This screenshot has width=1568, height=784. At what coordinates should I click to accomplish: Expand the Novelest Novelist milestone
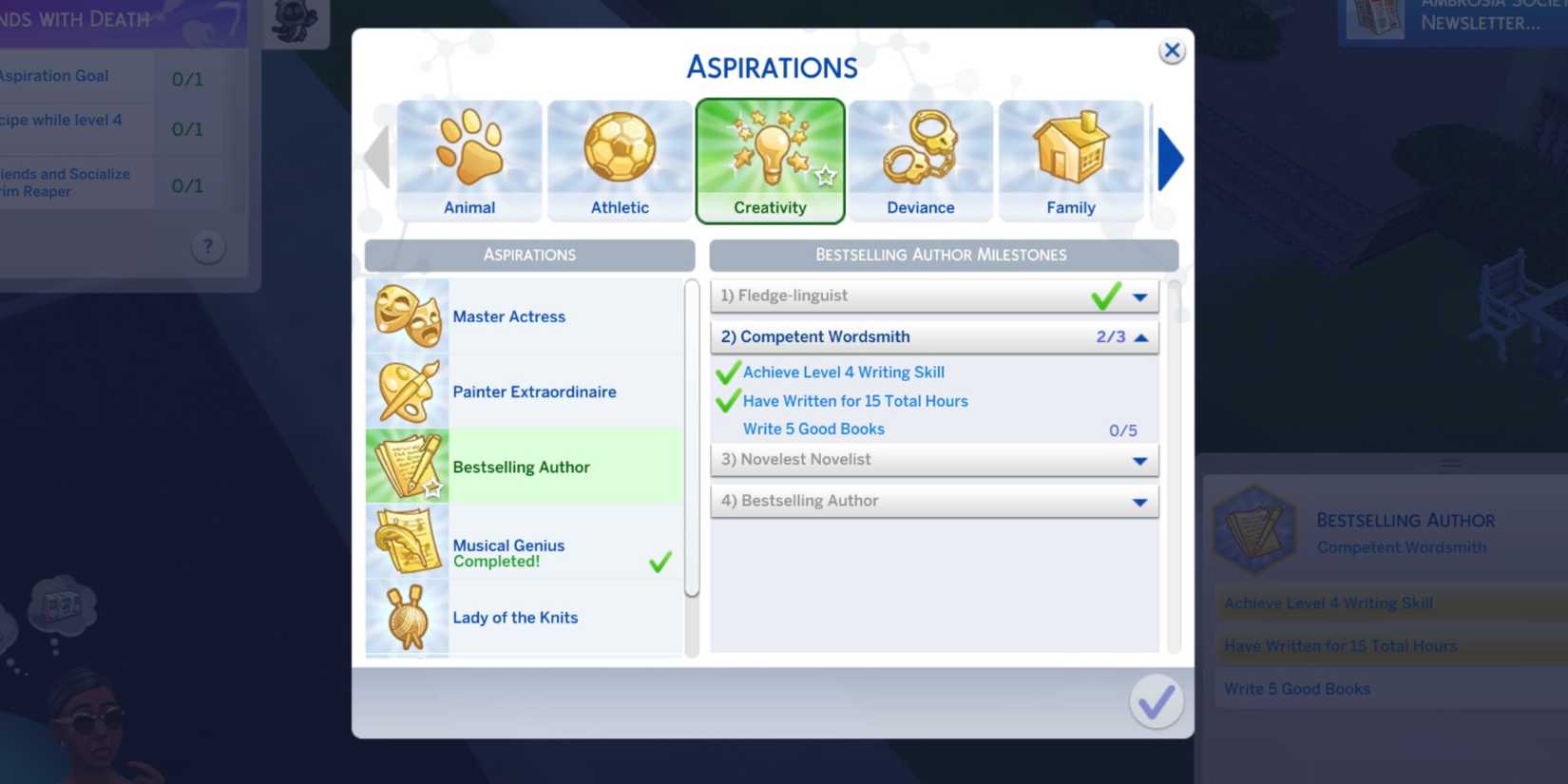pyautogui.click(x=1139, y=460)
